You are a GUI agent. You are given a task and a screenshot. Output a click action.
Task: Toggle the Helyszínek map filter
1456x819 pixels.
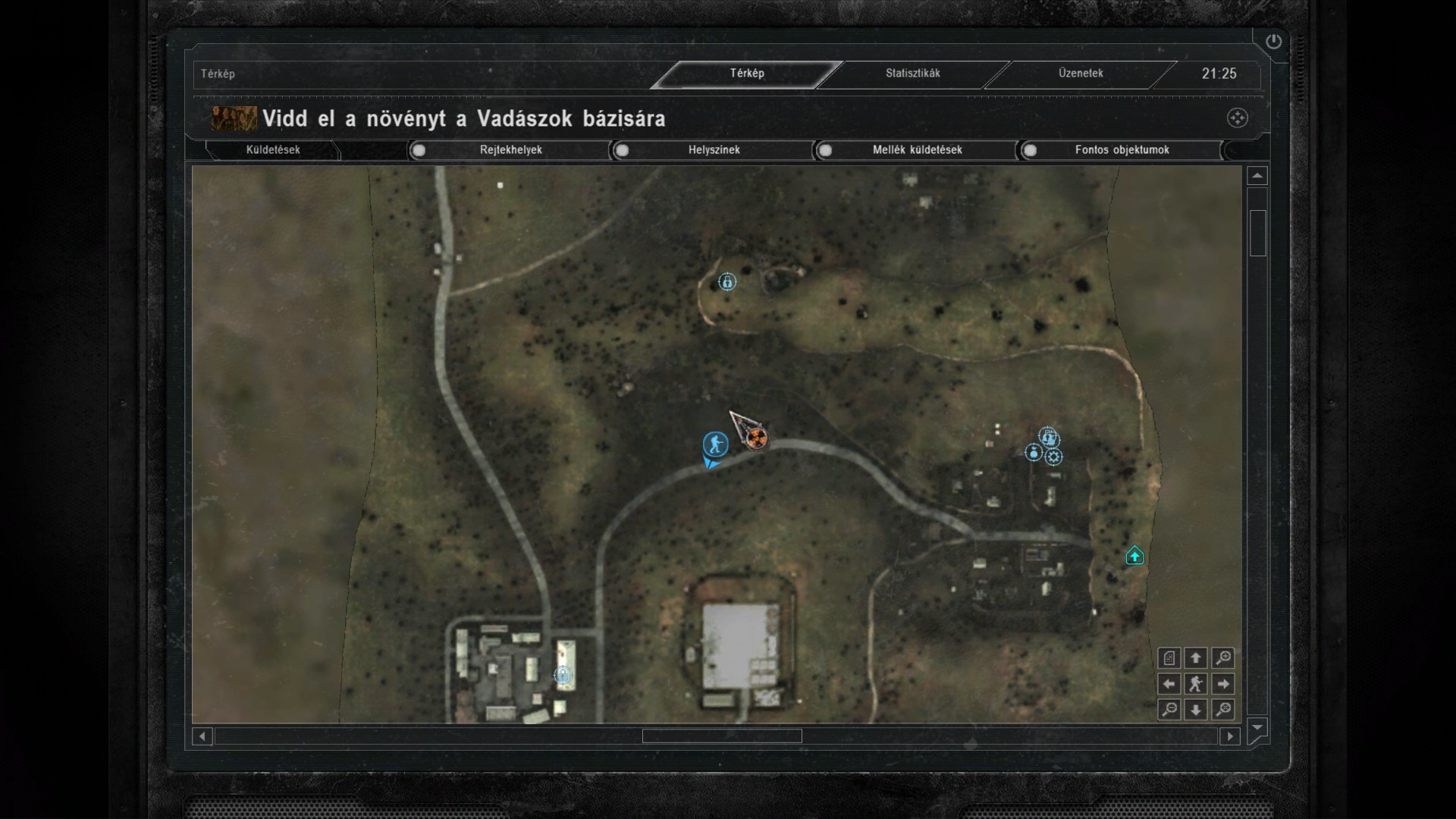pos(622,150)
